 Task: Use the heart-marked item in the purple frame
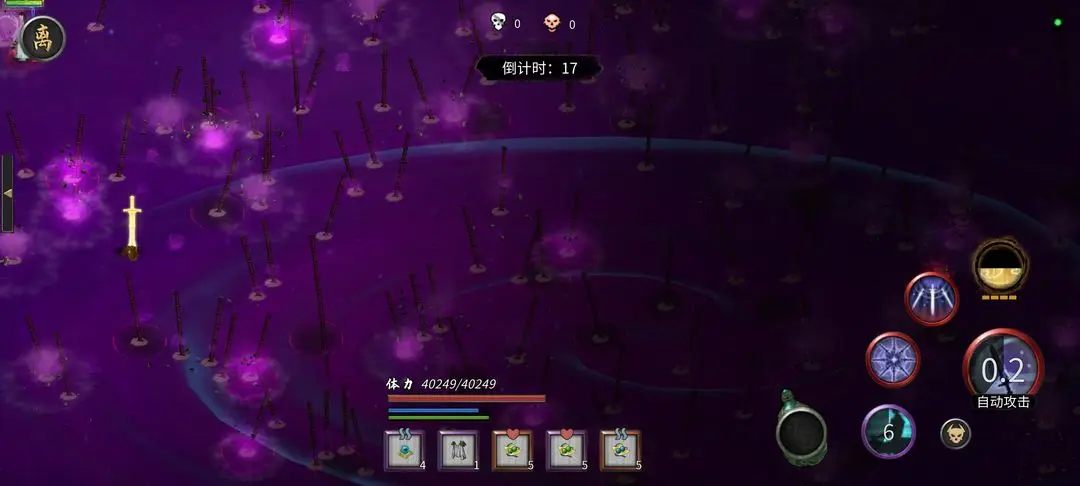566,450
